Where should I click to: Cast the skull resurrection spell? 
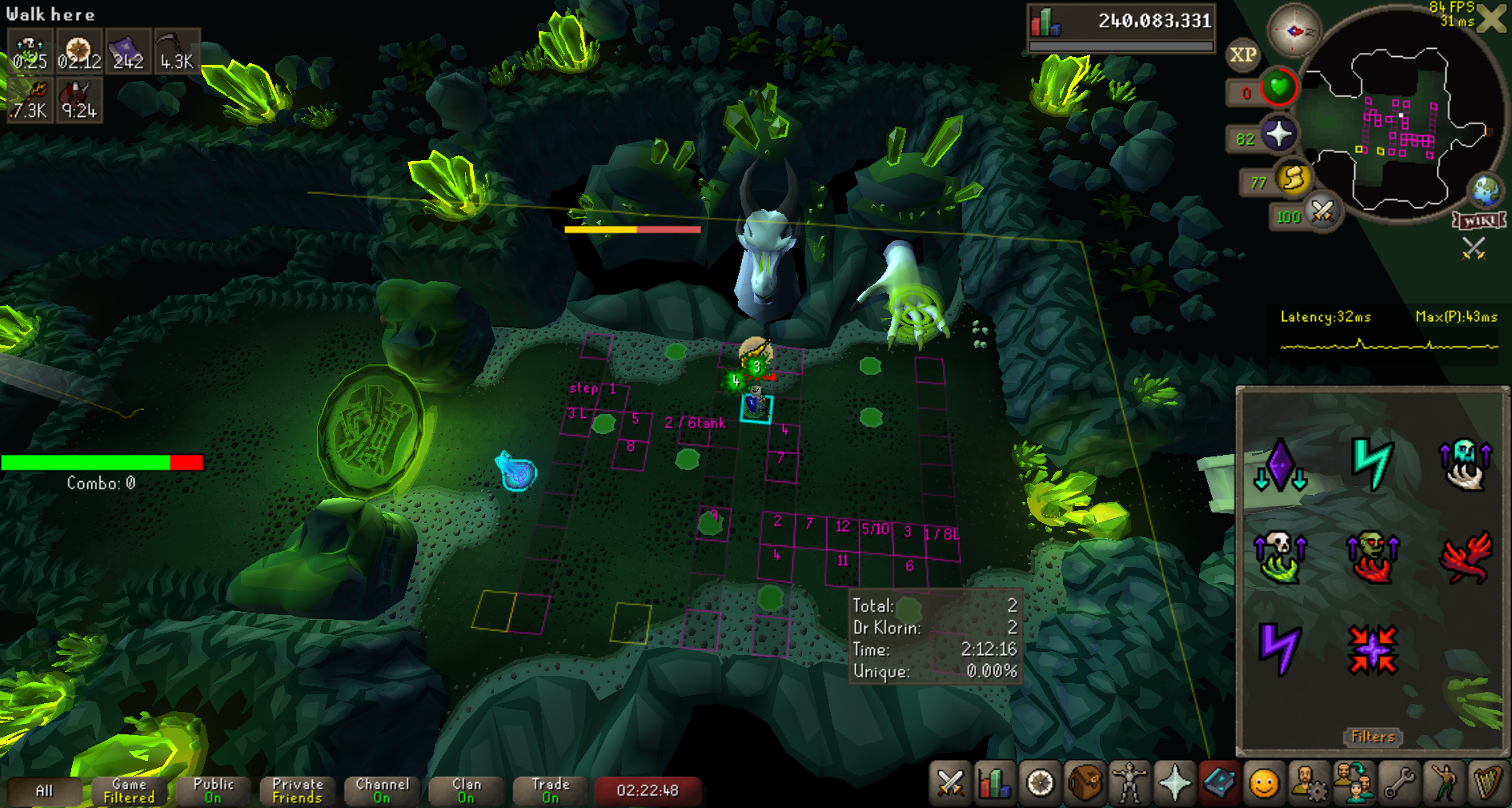point(1279,557)
